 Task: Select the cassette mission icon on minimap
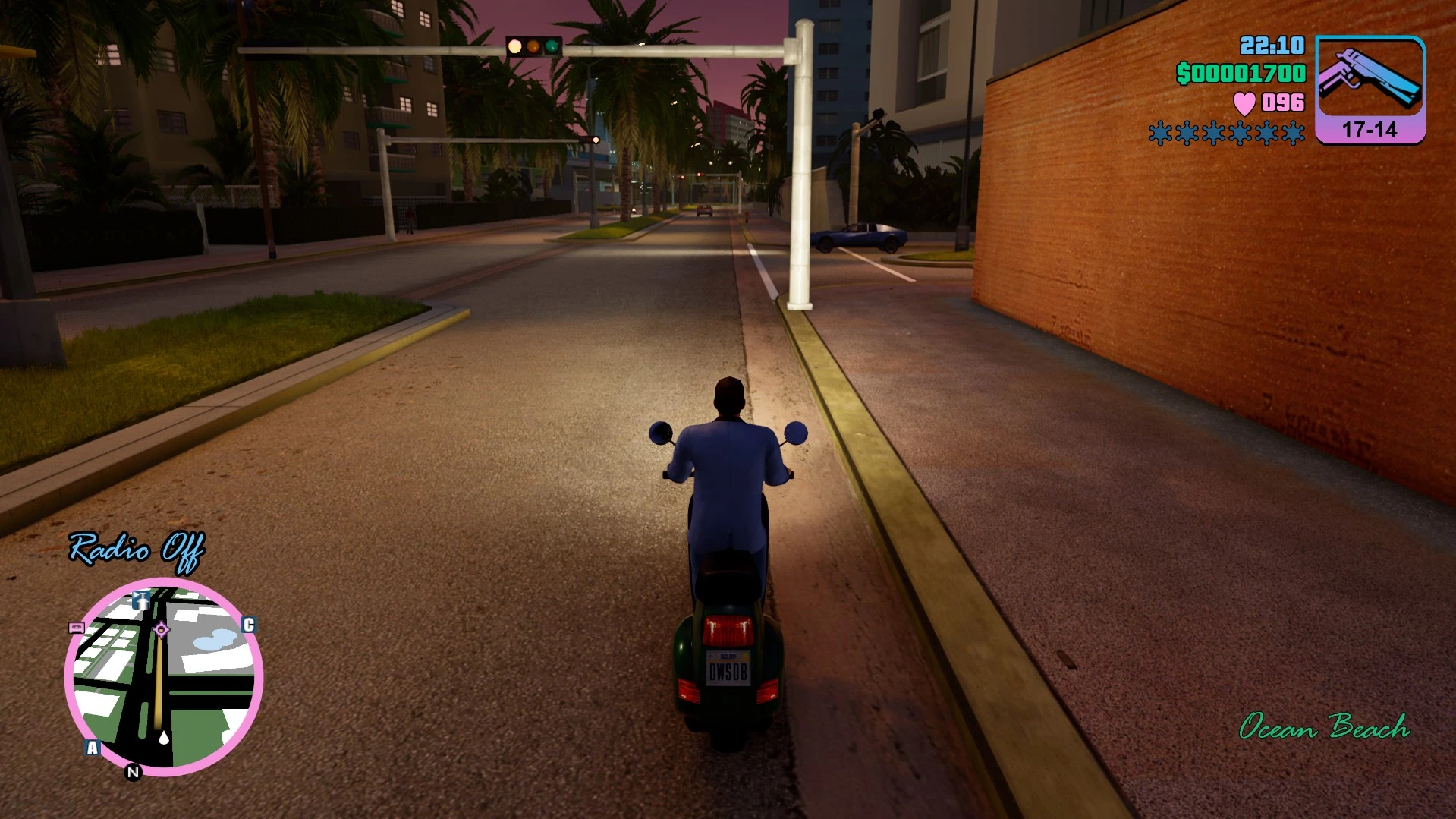click(76, 629)
